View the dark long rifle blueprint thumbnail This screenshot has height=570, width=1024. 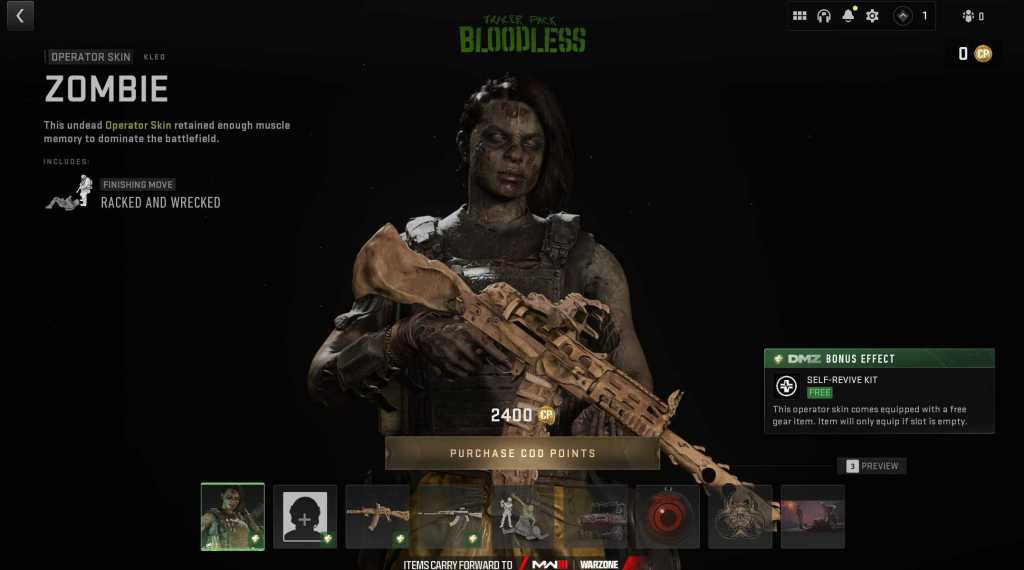pos(449,517)
